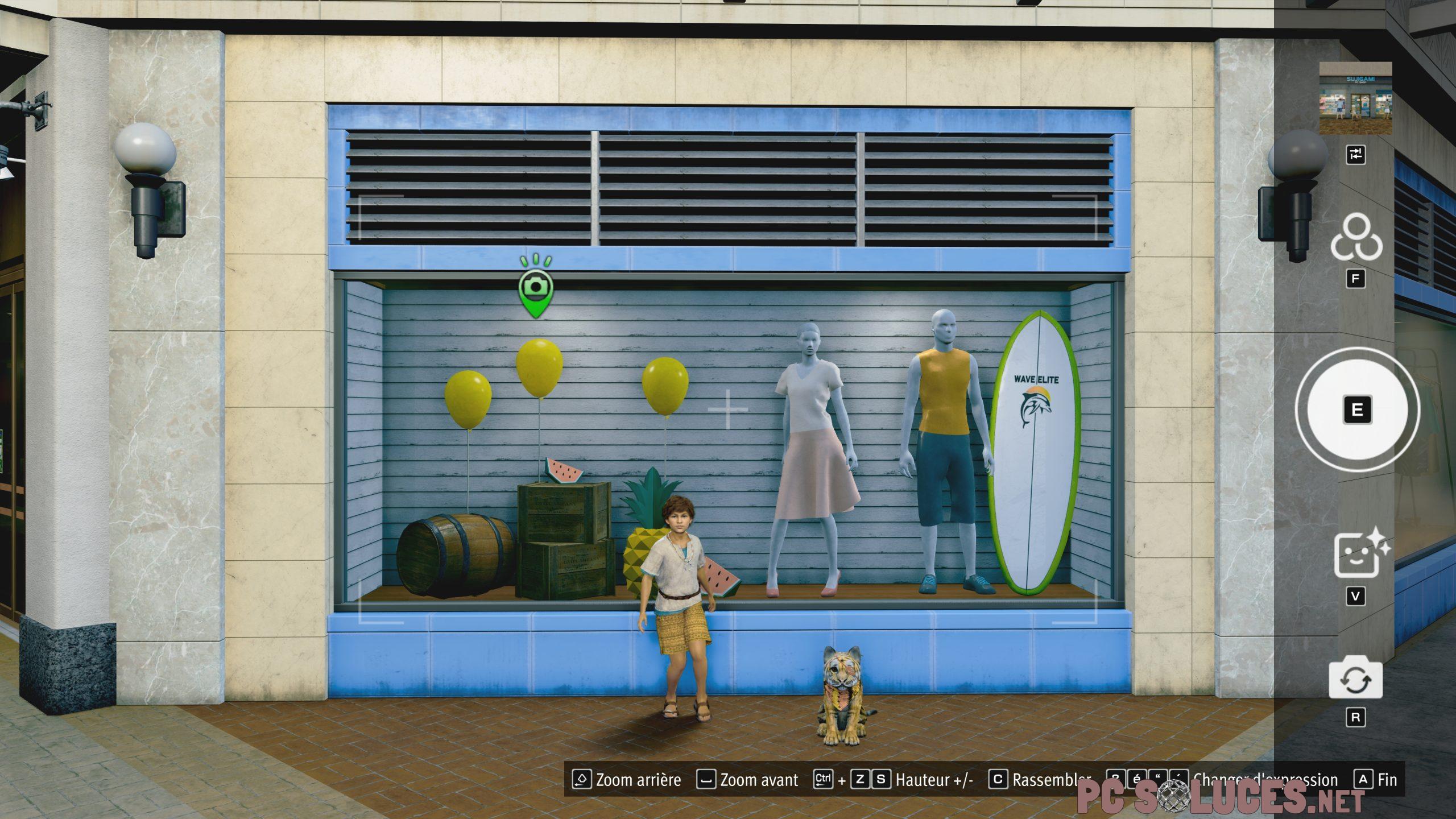Take a photo with the shutter button
1456x819 pixels.
(1356, 409)
